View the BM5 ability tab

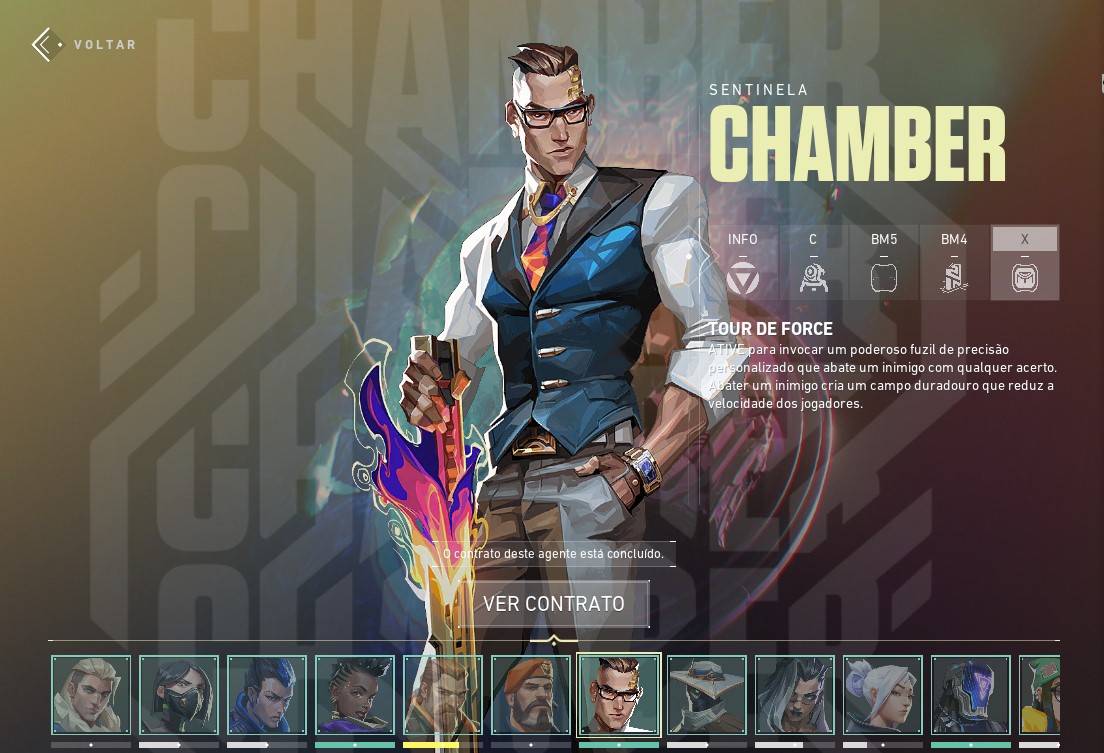pos(884,263)
